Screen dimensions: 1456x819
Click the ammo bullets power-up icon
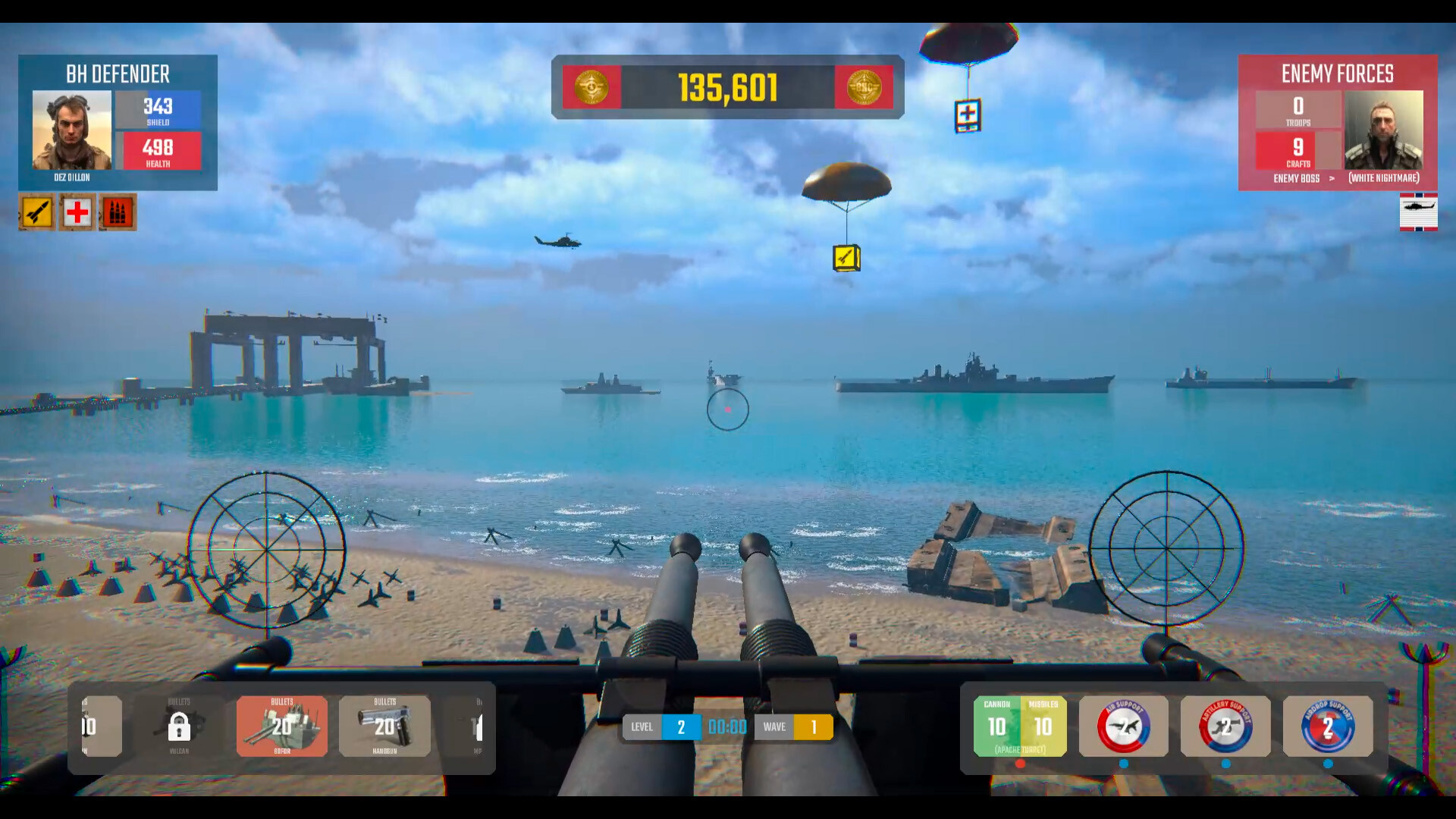(x=118, y=212)
